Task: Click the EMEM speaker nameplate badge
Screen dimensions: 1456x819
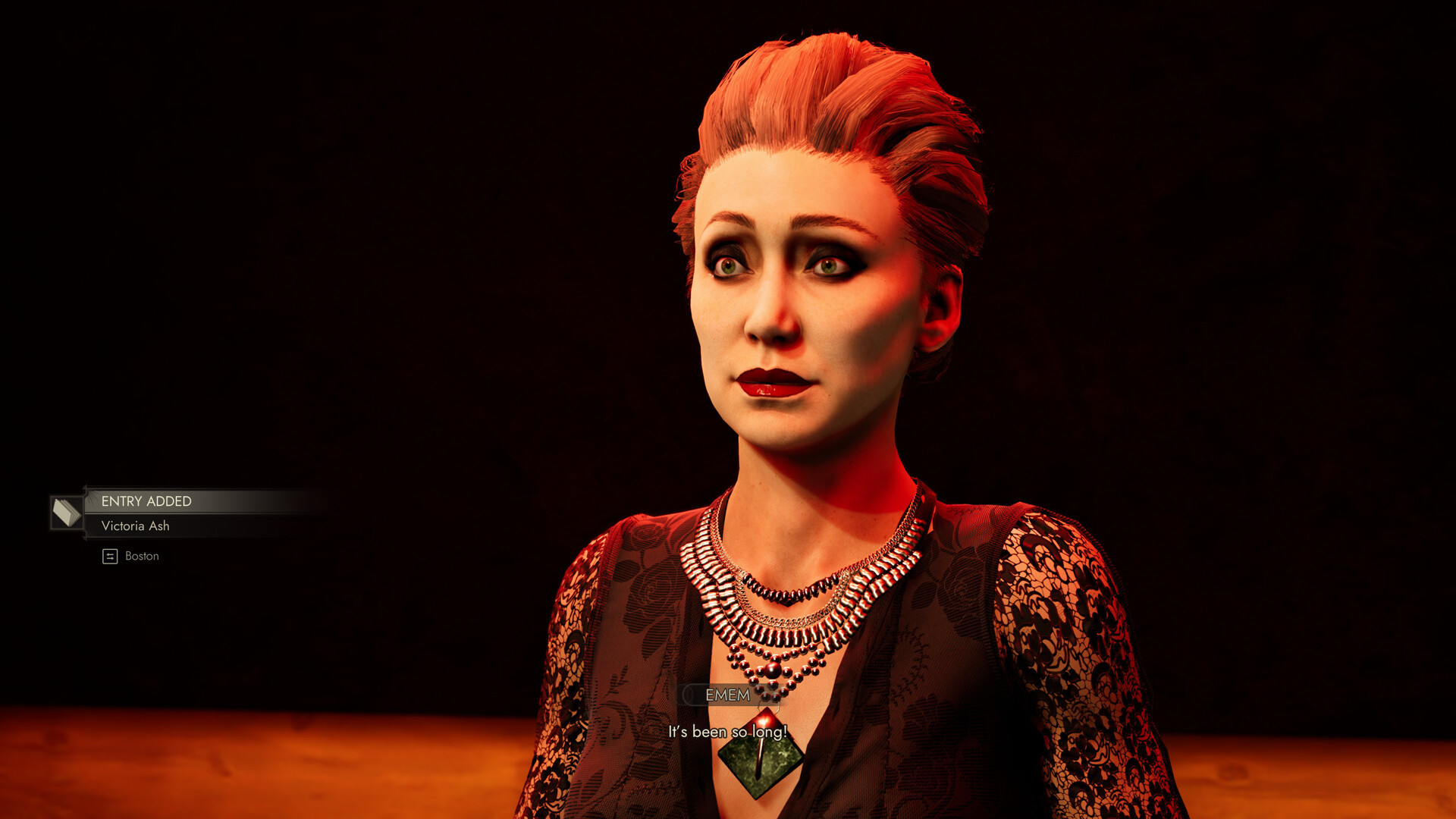Action: (728, 695)
